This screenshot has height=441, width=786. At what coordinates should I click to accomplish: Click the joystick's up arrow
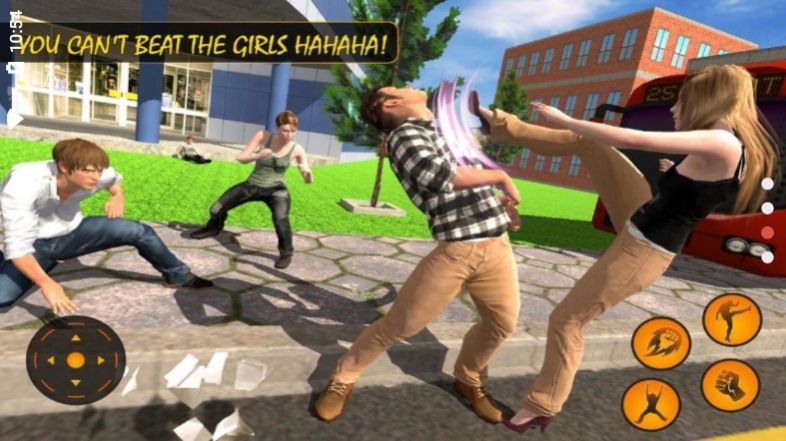75,337
